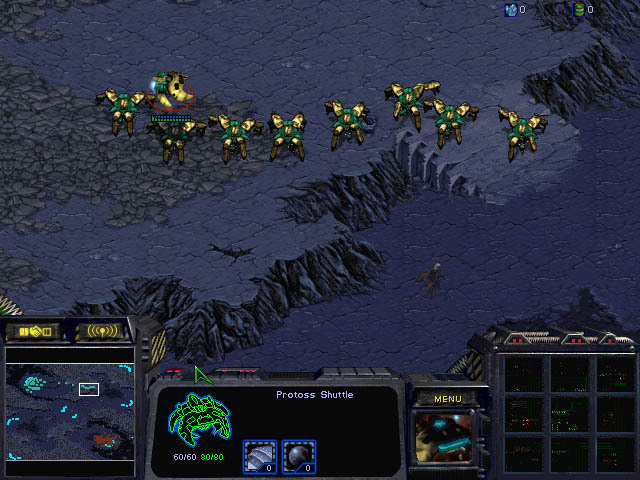Open the message broadcast button above minimap
The image size is (640, 480).
(102, 330)
